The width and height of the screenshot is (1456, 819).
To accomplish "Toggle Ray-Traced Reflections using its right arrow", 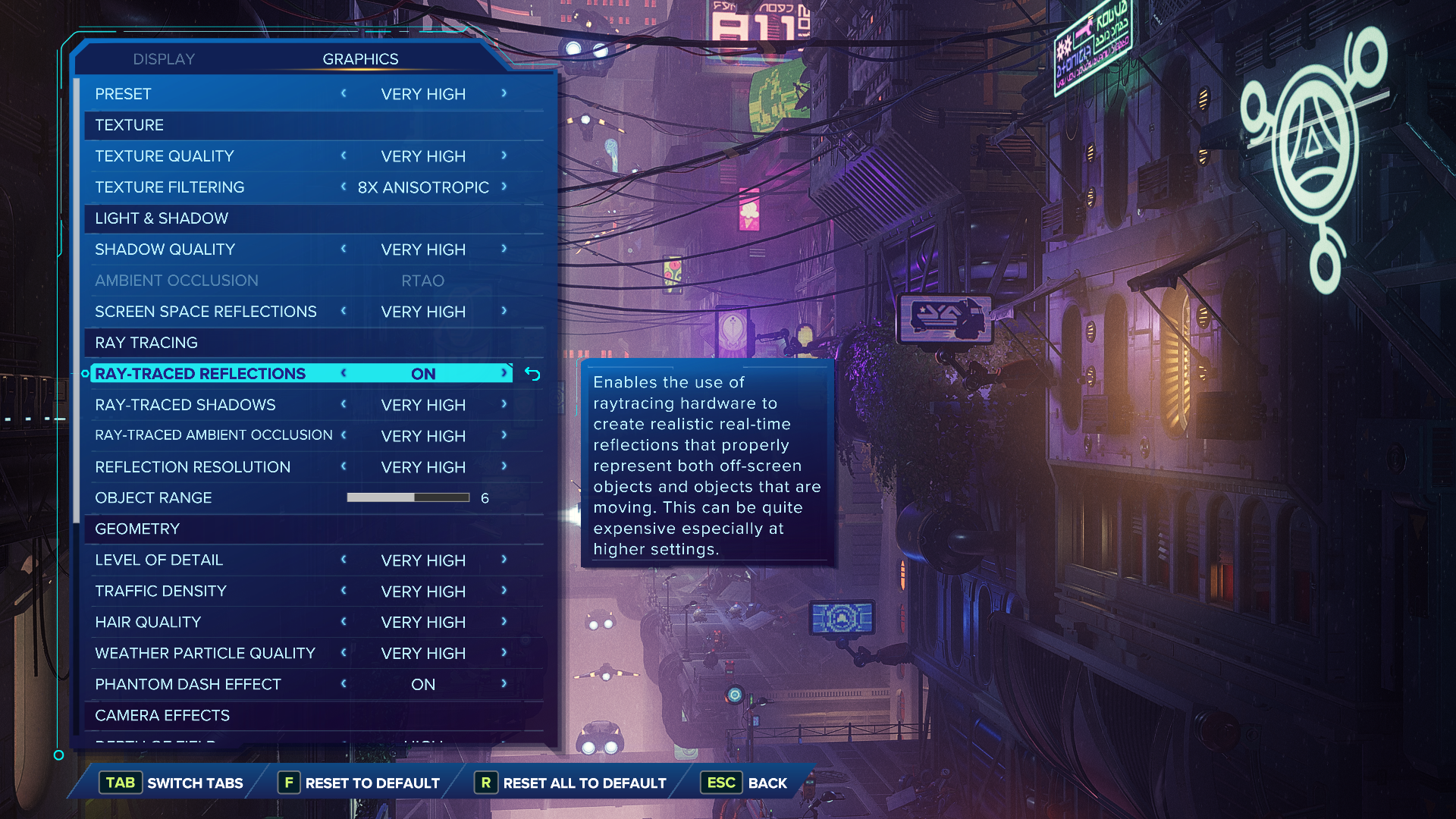I will (504, 373).
